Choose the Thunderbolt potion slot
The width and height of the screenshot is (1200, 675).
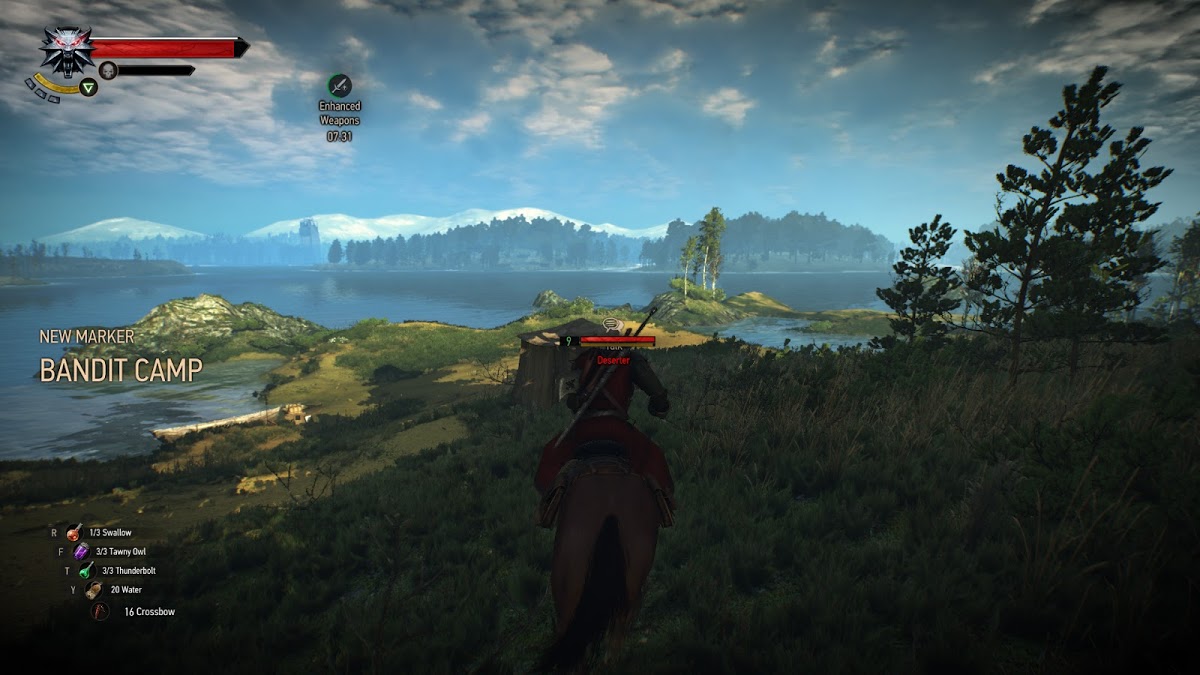(x=87, y=571)
